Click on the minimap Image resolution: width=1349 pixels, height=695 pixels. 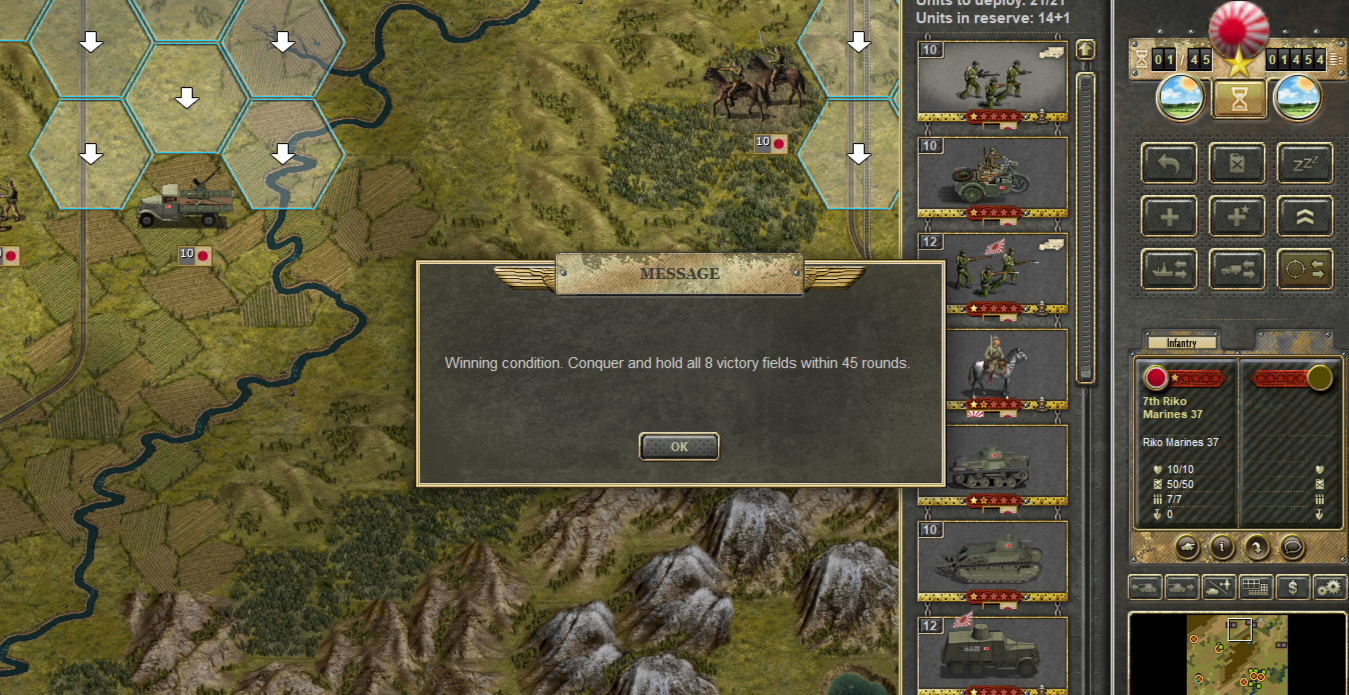tap(1238, 654)
